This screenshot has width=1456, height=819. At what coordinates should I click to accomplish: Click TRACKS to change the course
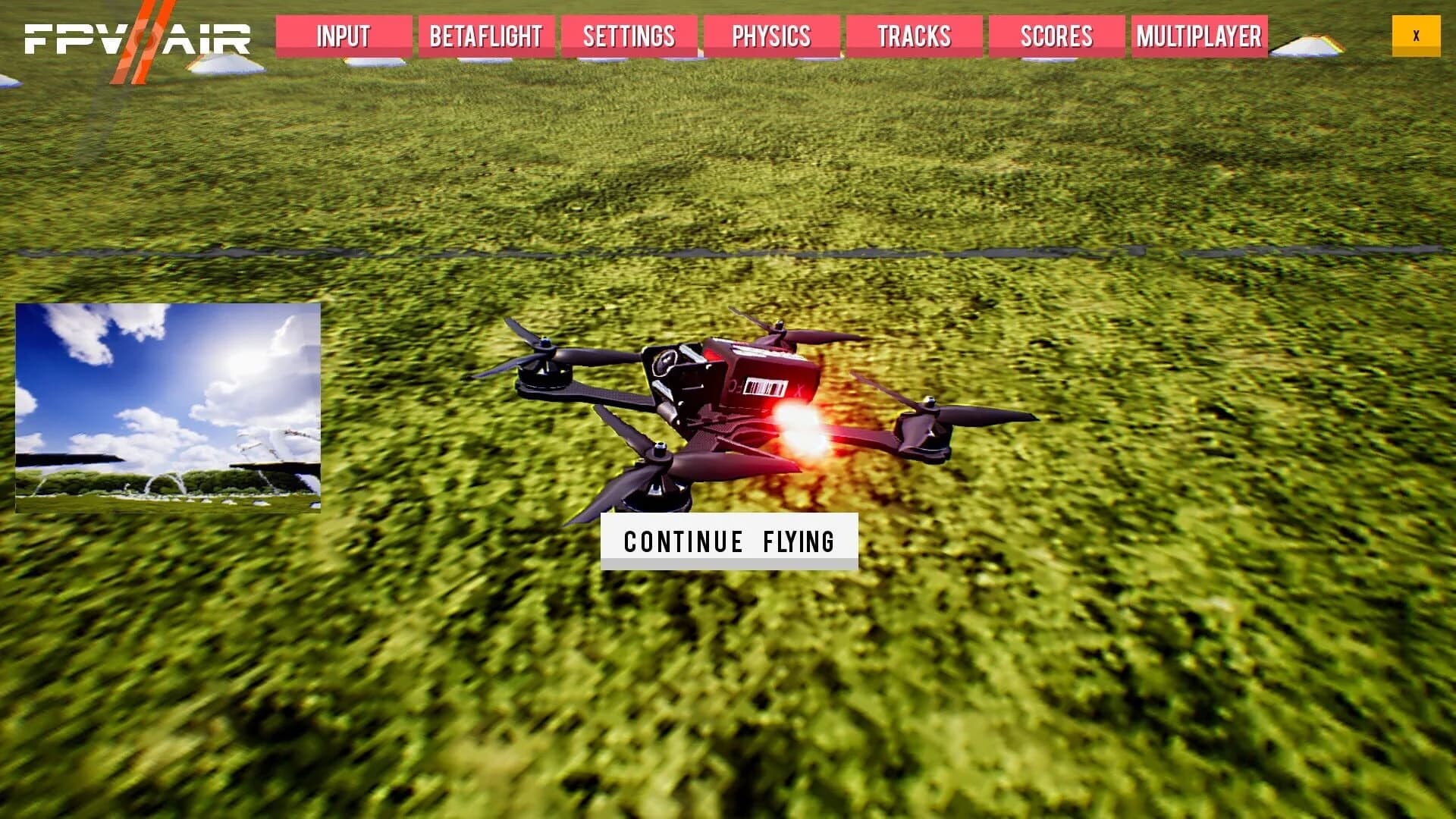914,36
